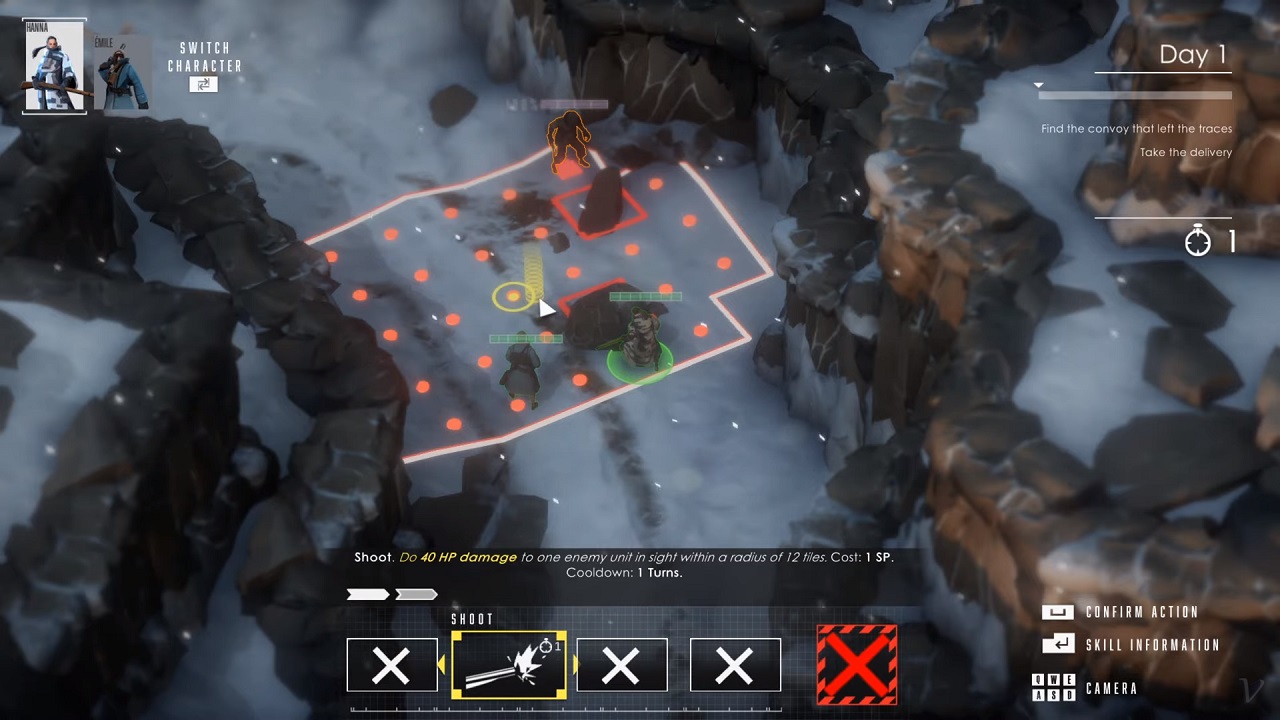Viewport: 1280px width, 720px height.
Task: Open the 'Find the convoy' objective
Action: click(x=1136, y=129)
